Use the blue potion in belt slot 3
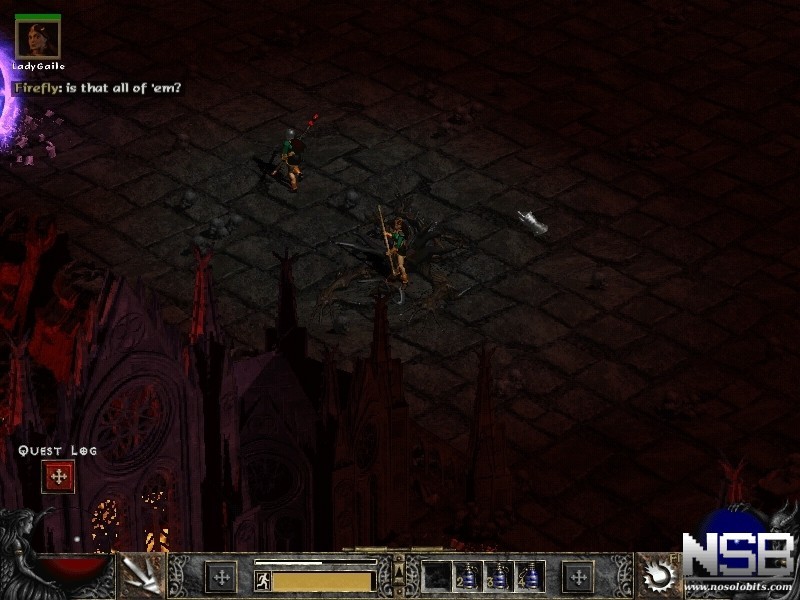The image size is (800, 600). tap(499, 576)
